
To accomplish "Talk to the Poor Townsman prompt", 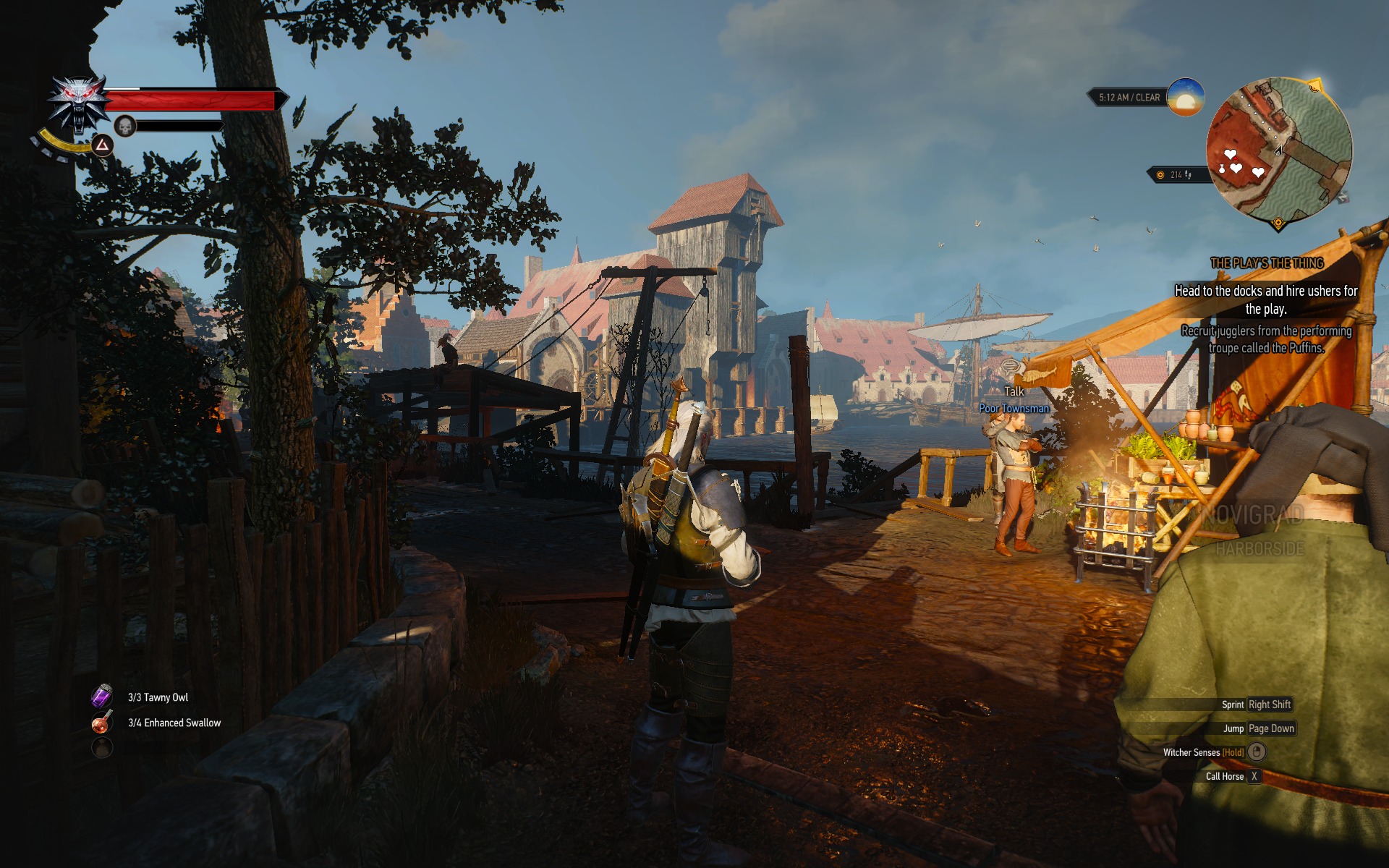I will 1014,391.
